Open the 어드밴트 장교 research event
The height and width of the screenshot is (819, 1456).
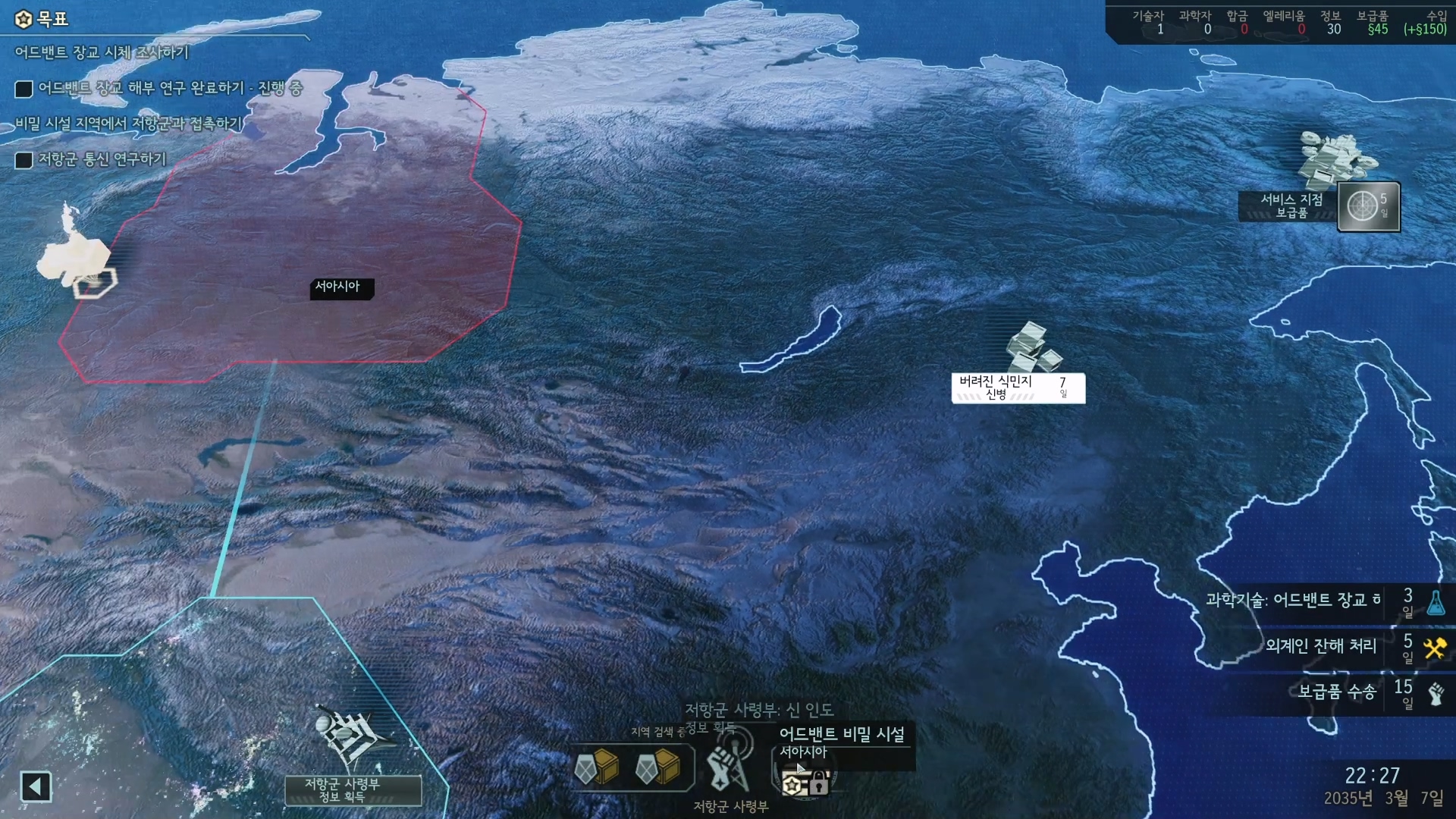point(1293,601)
